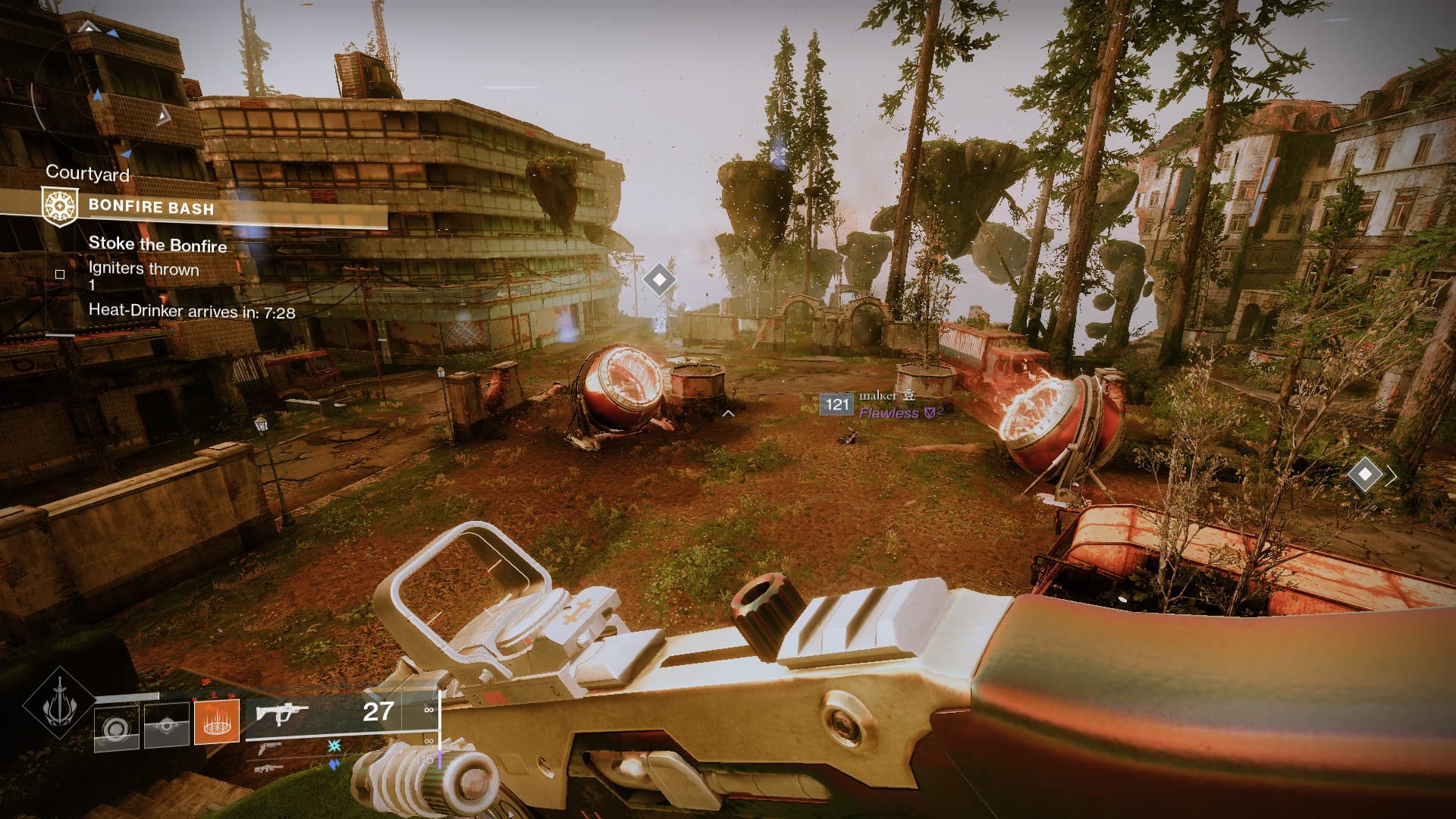Switch to the hand cannon weapon
The height and width of the screenshot is (819, 1456).
coord(269,749)
